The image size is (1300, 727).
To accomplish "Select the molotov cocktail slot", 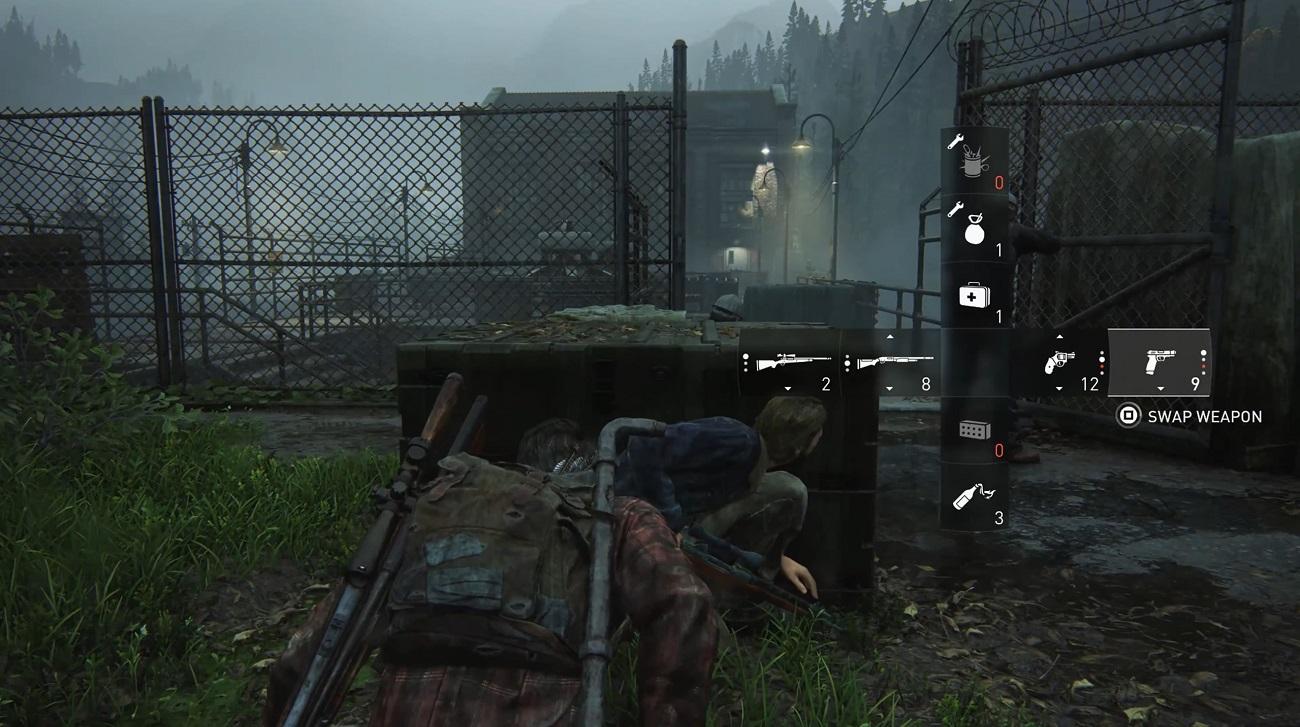I will point(975,497).
